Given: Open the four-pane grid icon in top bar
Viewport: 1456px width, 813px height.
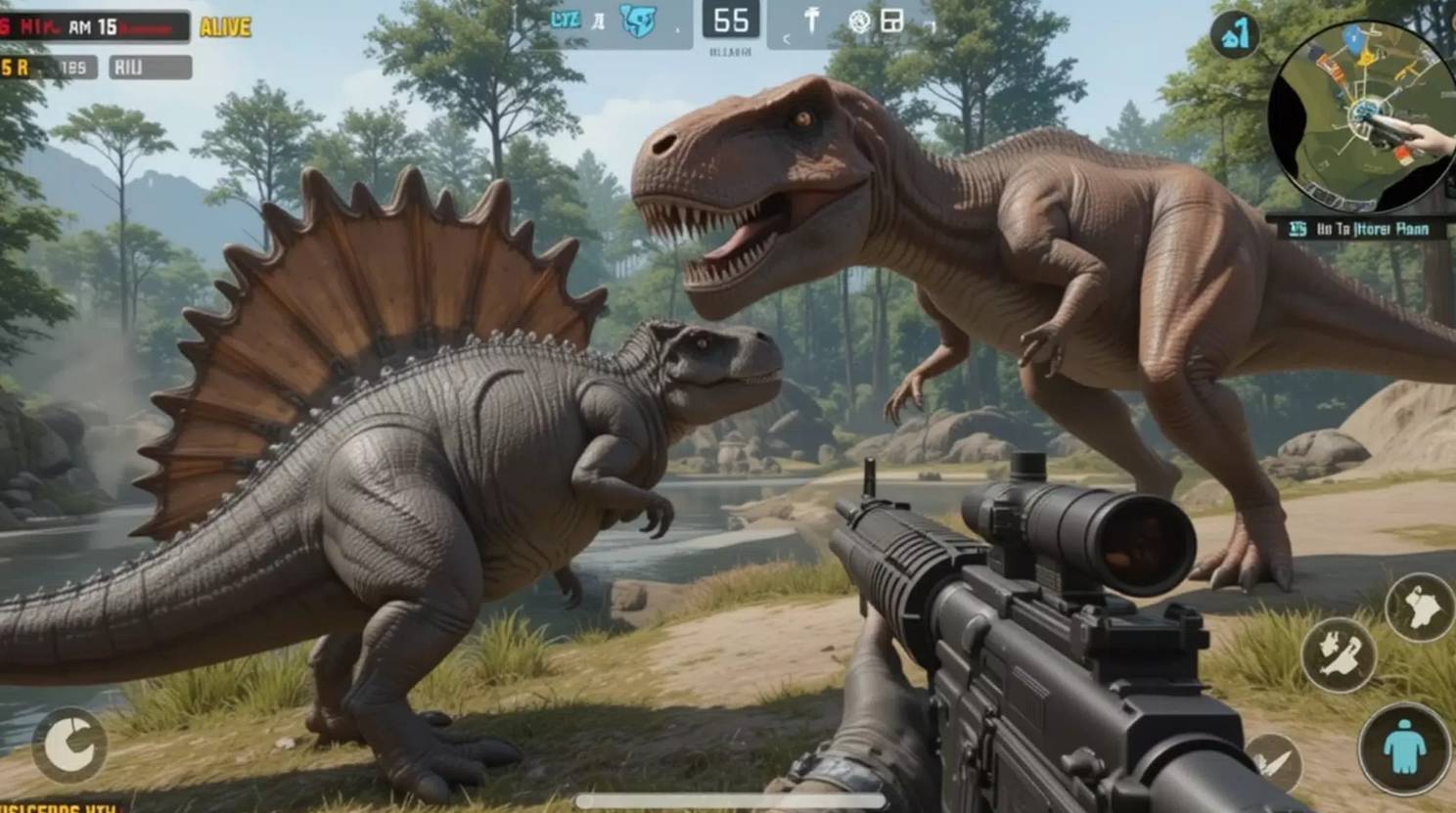Looking at the screenshot, I should [891, 21].
